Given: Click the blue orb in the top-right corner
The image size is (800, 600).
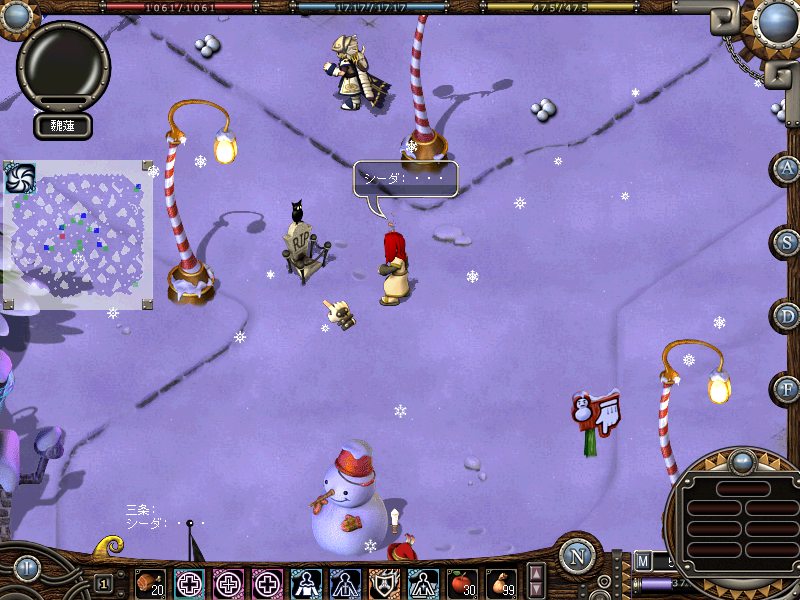Looking at the screenshot, I should [776, 20].
